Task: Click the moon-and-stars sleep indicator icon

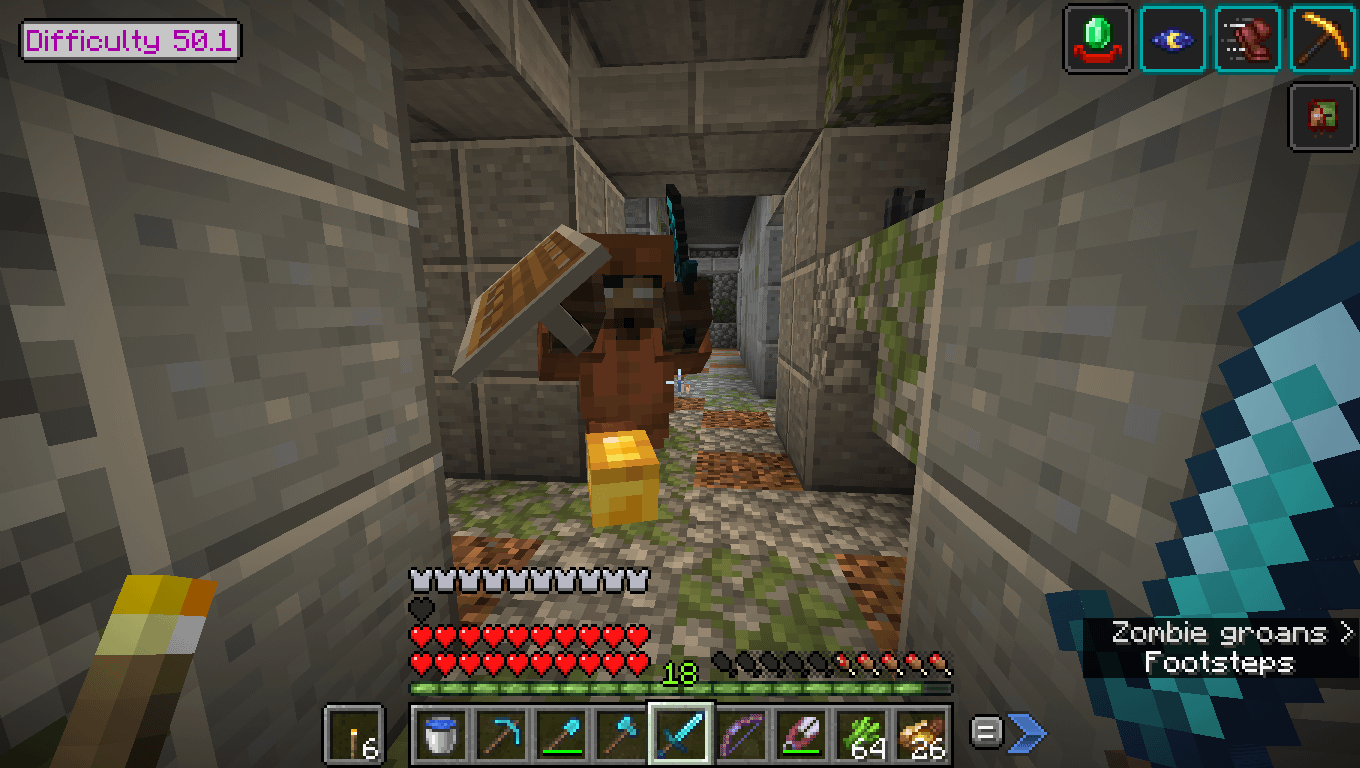Action: pos(1173,40)
